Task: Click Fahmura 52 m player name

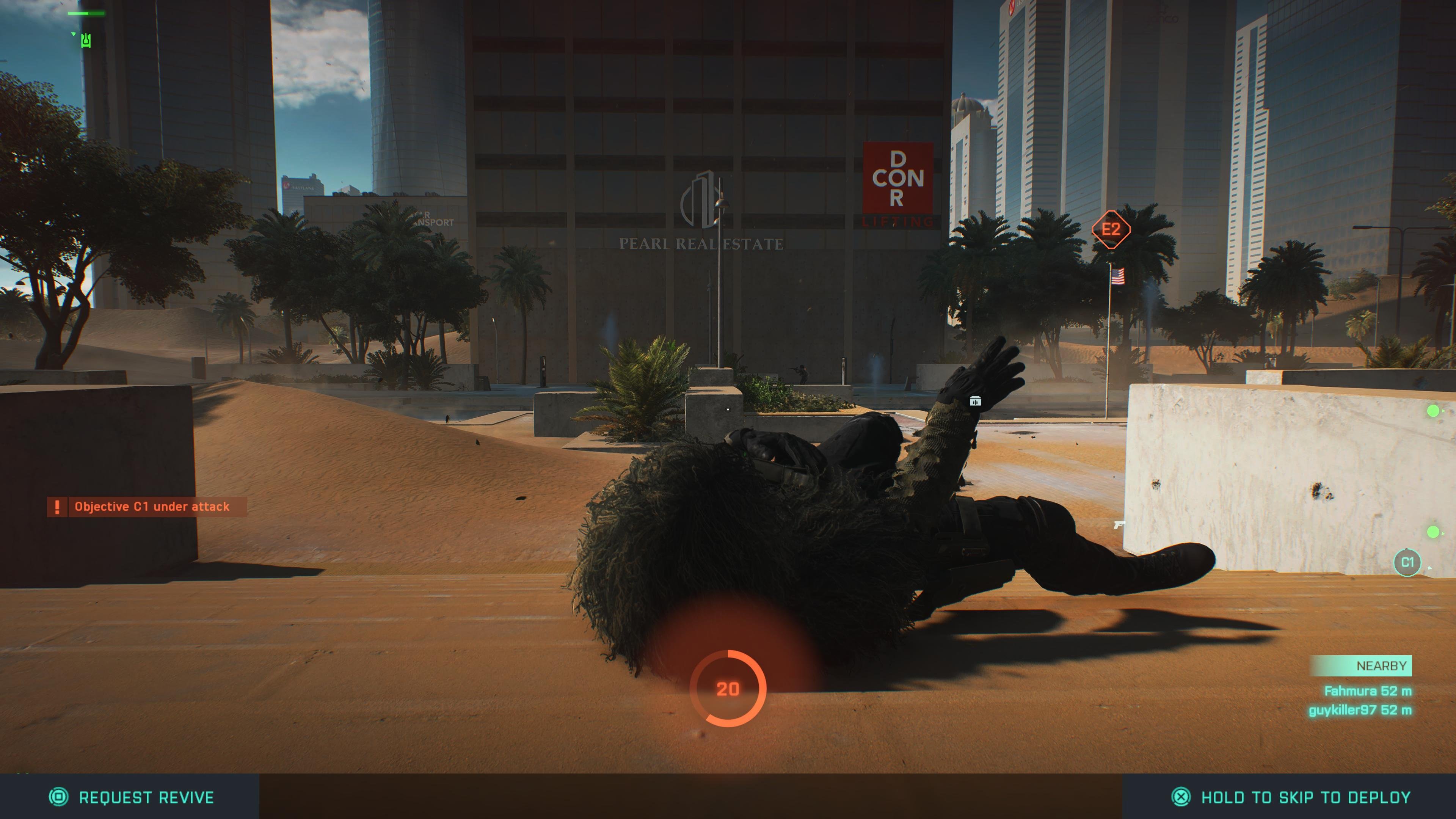Action: 1368,691
